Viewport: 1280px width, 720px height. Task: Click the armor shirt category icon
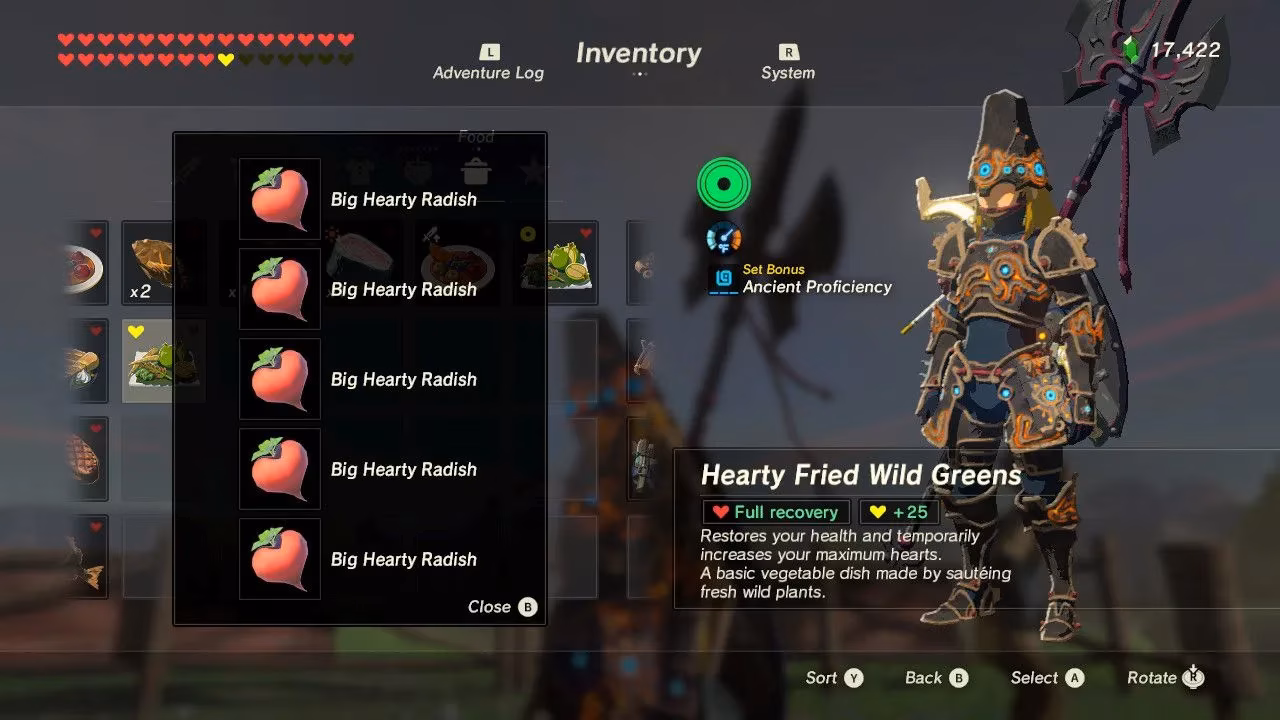[x=362, y=170]
